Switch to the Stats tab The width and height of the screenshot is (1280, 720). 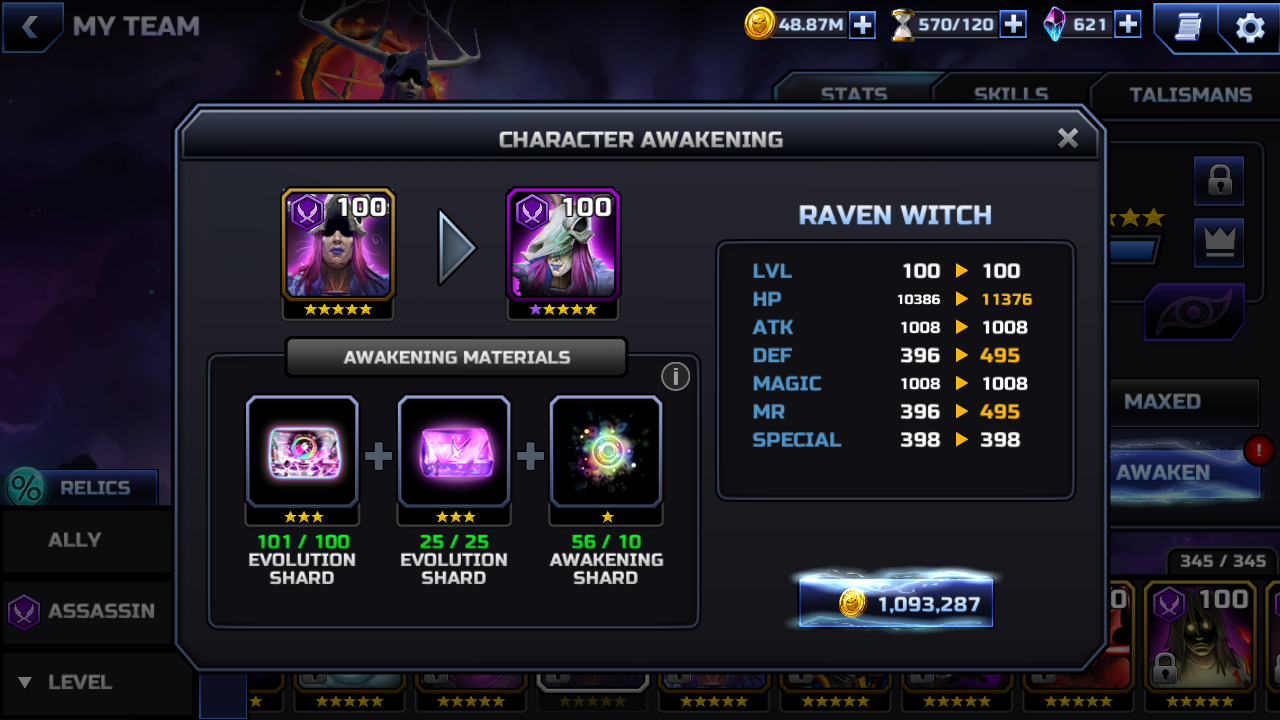853,94
